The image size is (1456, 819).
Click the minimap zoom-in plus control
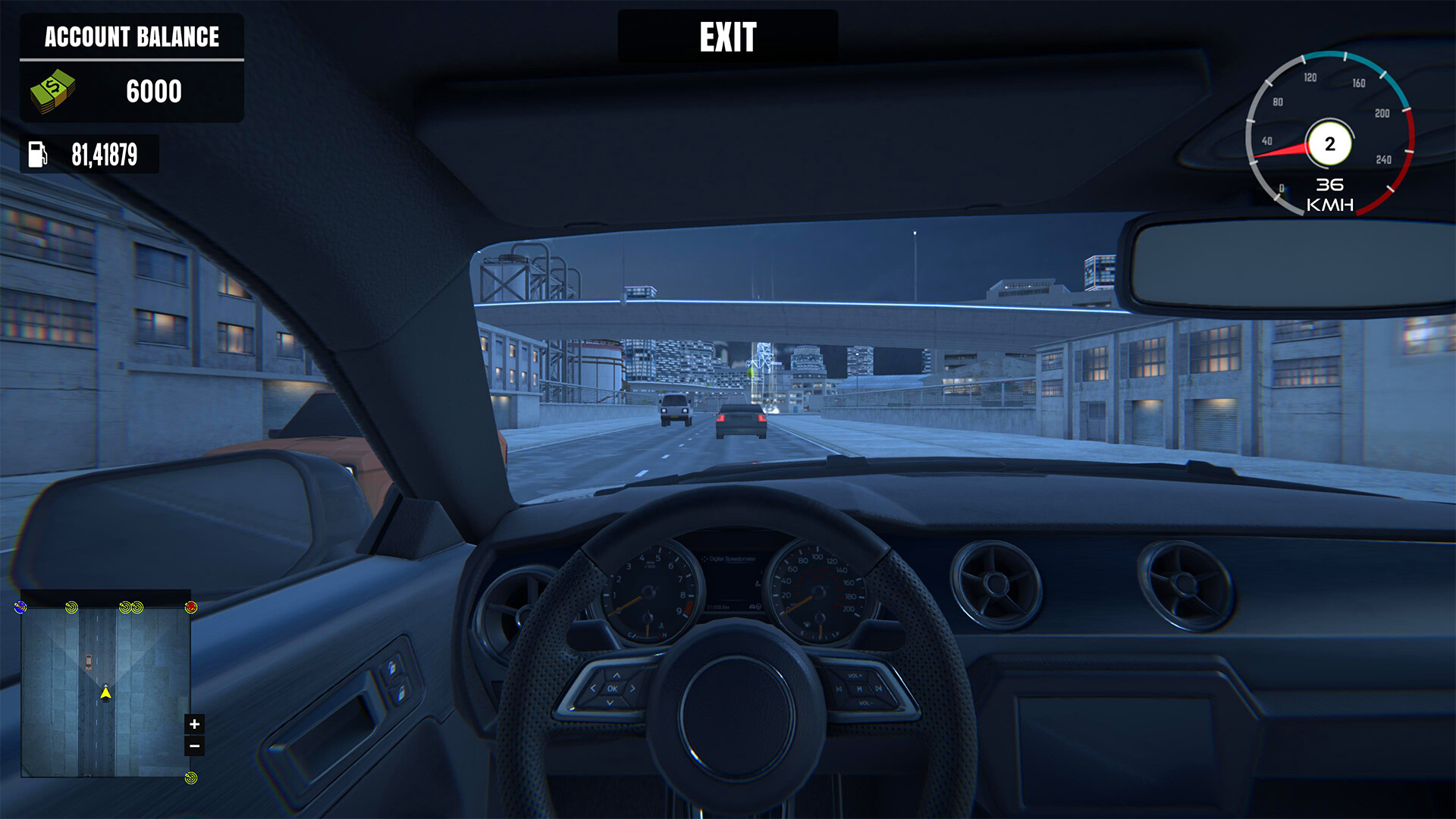click(194, 723)
